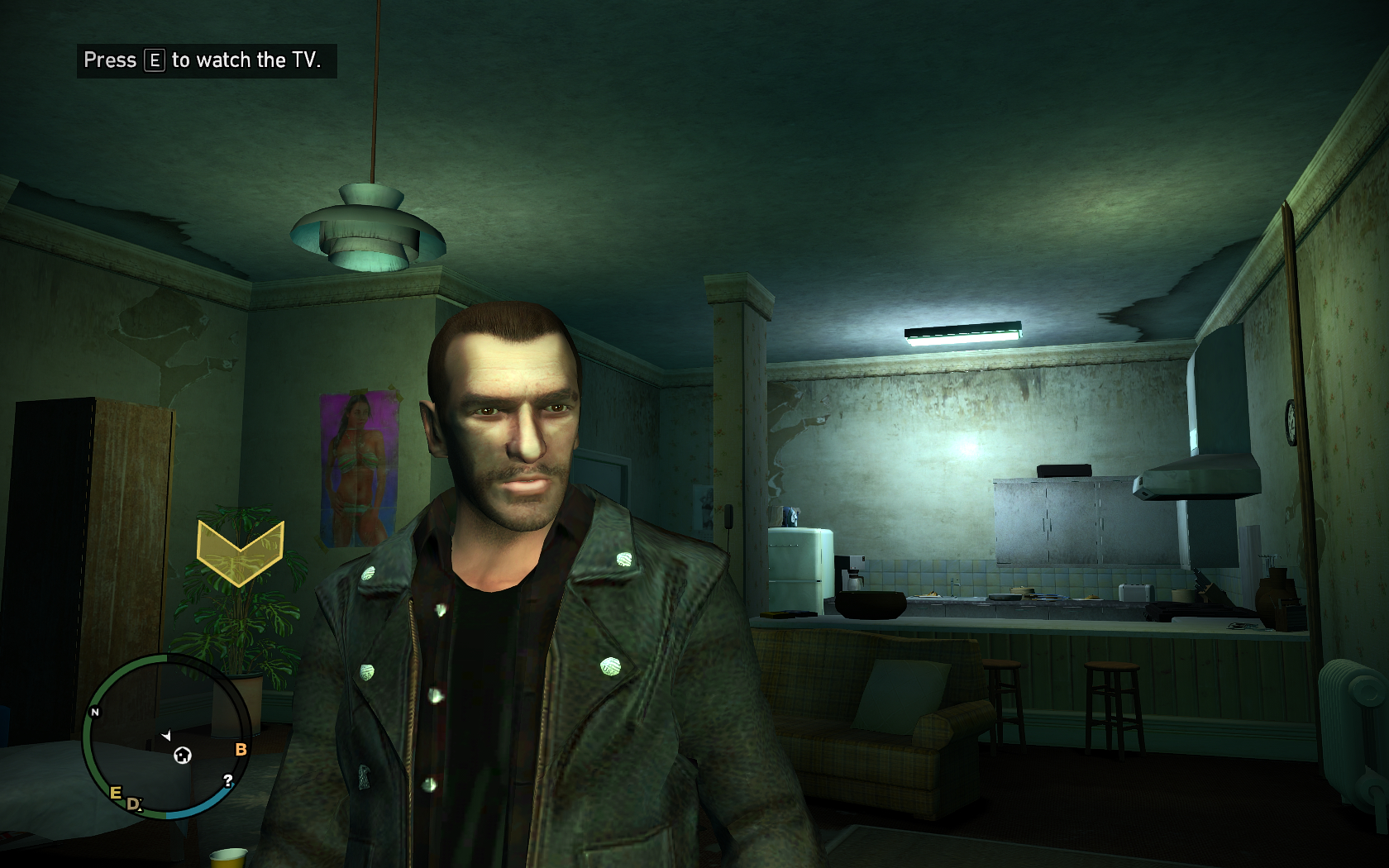
Task: Select the orange B mission marker
Action: 241,749
